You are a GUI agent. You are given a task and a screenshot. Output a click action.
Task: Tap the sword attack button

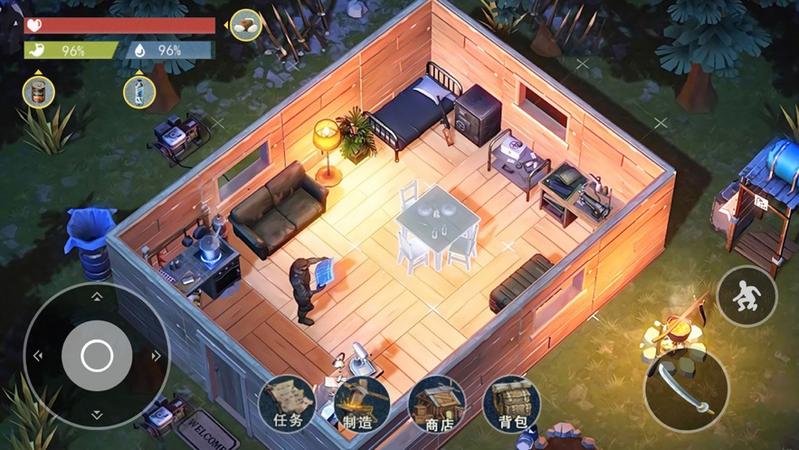pos(685,389)
